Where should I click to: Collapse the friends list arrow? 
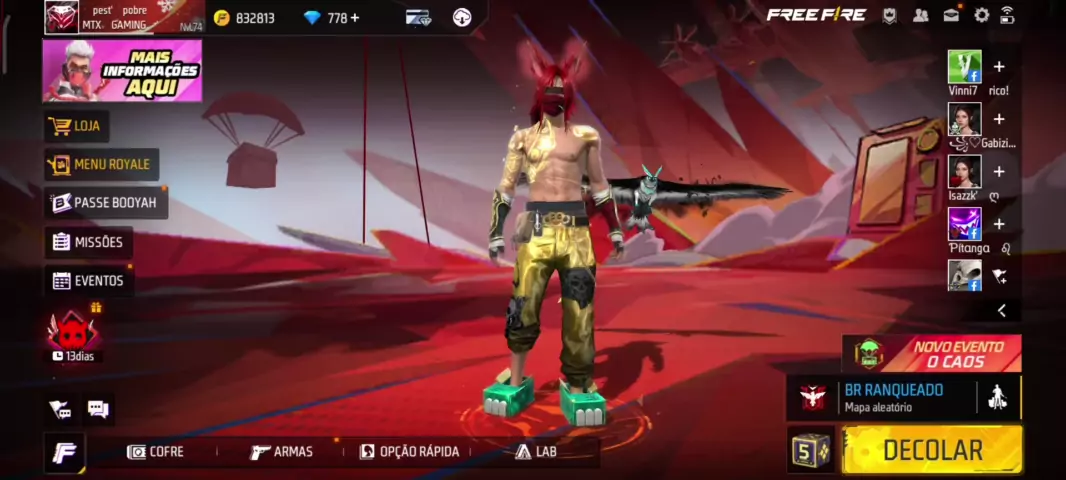(1001, 311)
